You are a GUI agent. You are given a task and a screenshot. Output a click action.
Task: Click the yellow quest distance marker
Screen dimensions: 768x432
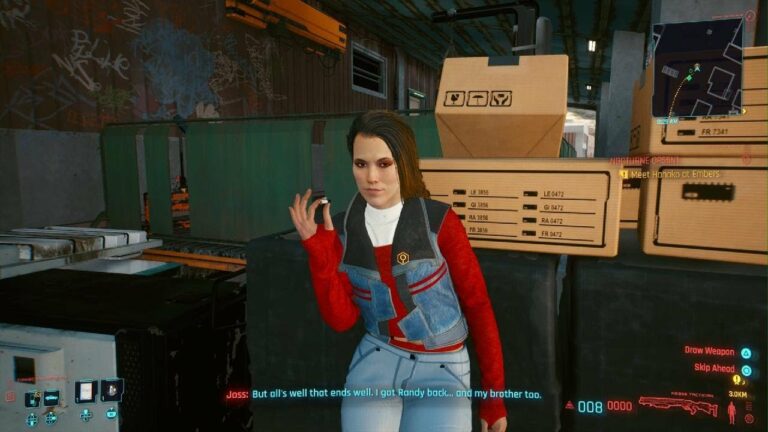(x=738, y=381)
